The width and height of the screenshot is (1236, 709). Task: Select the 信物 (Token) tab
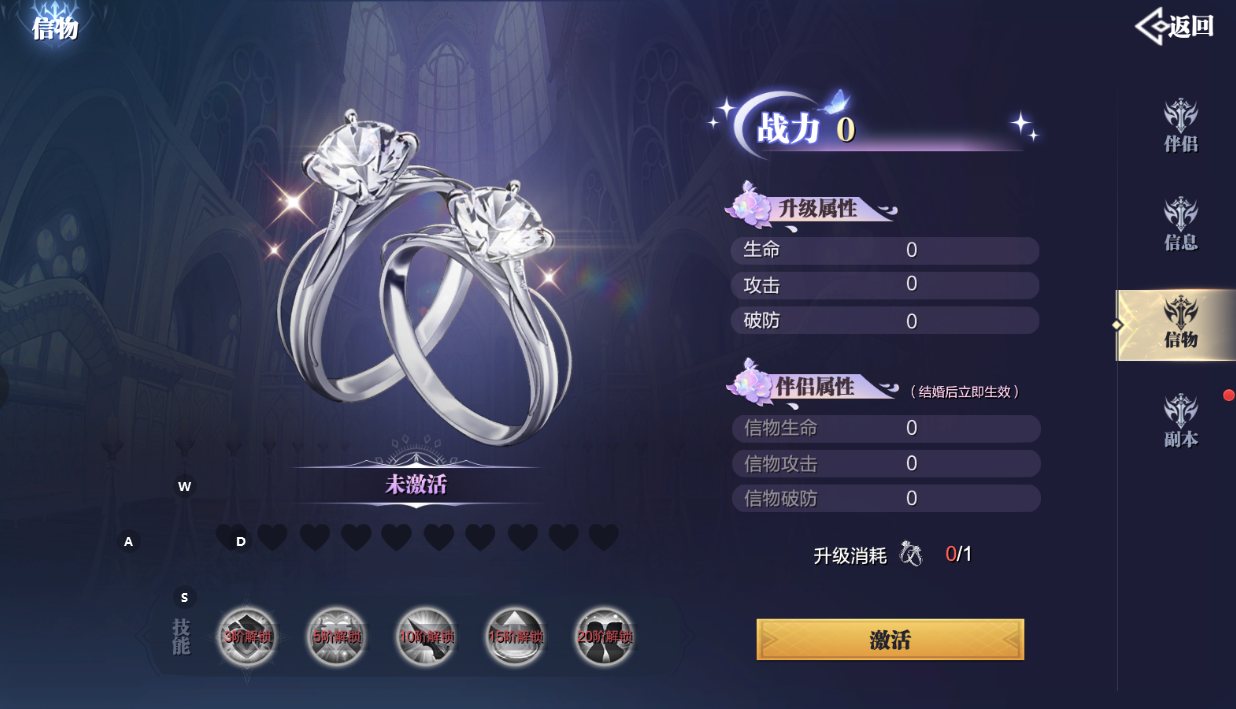[1180, 323]
